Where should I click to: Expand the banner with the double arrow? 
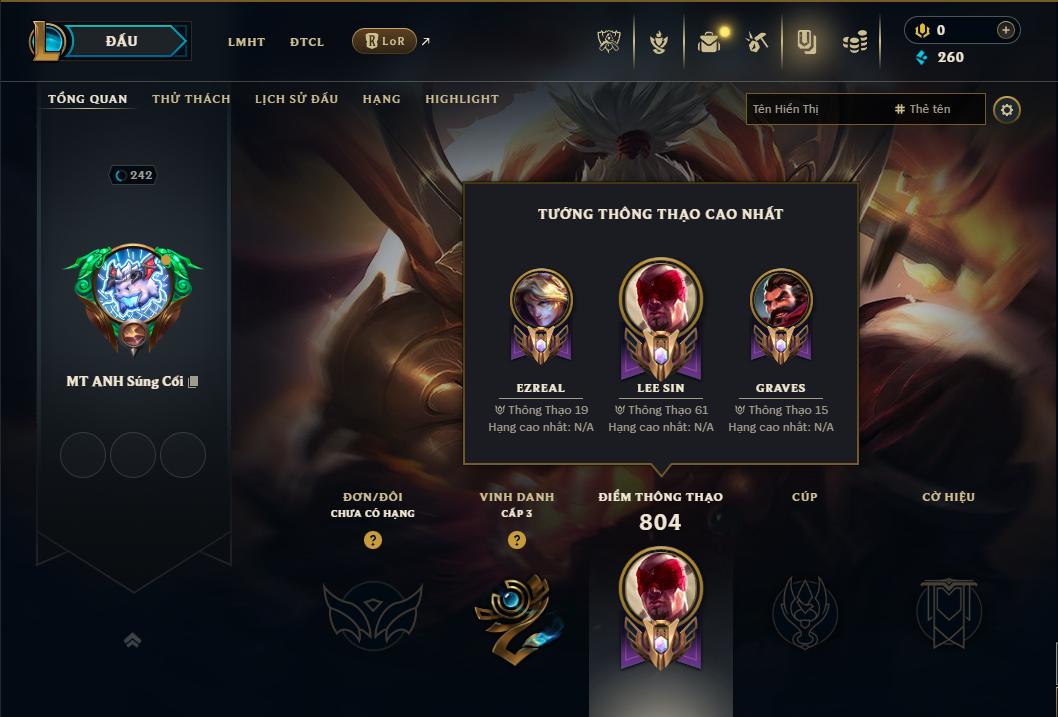pyautogui.click(x=132, y=640)
